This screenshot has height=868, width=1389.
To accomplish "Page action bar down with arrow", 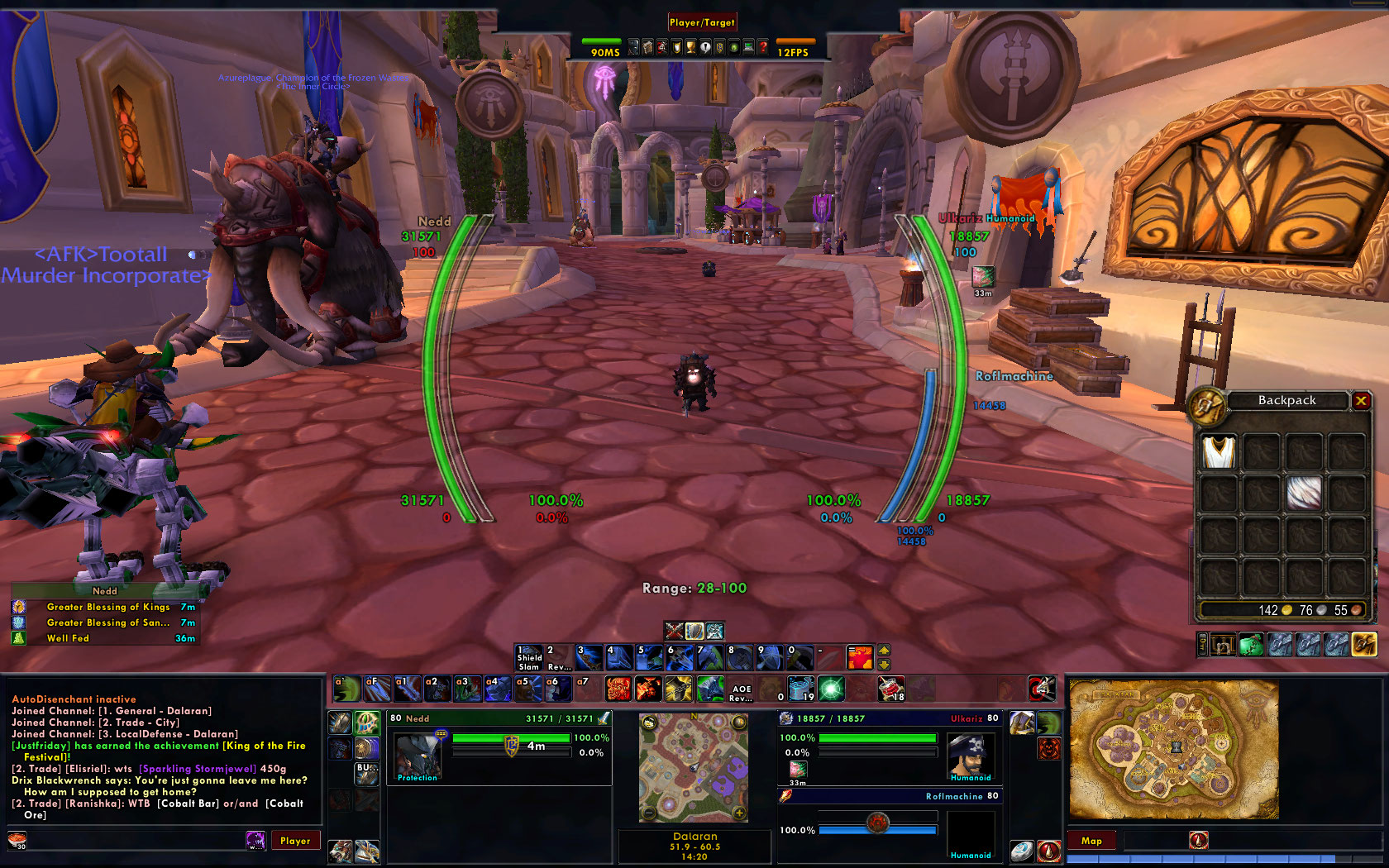I will coord(884,665).
